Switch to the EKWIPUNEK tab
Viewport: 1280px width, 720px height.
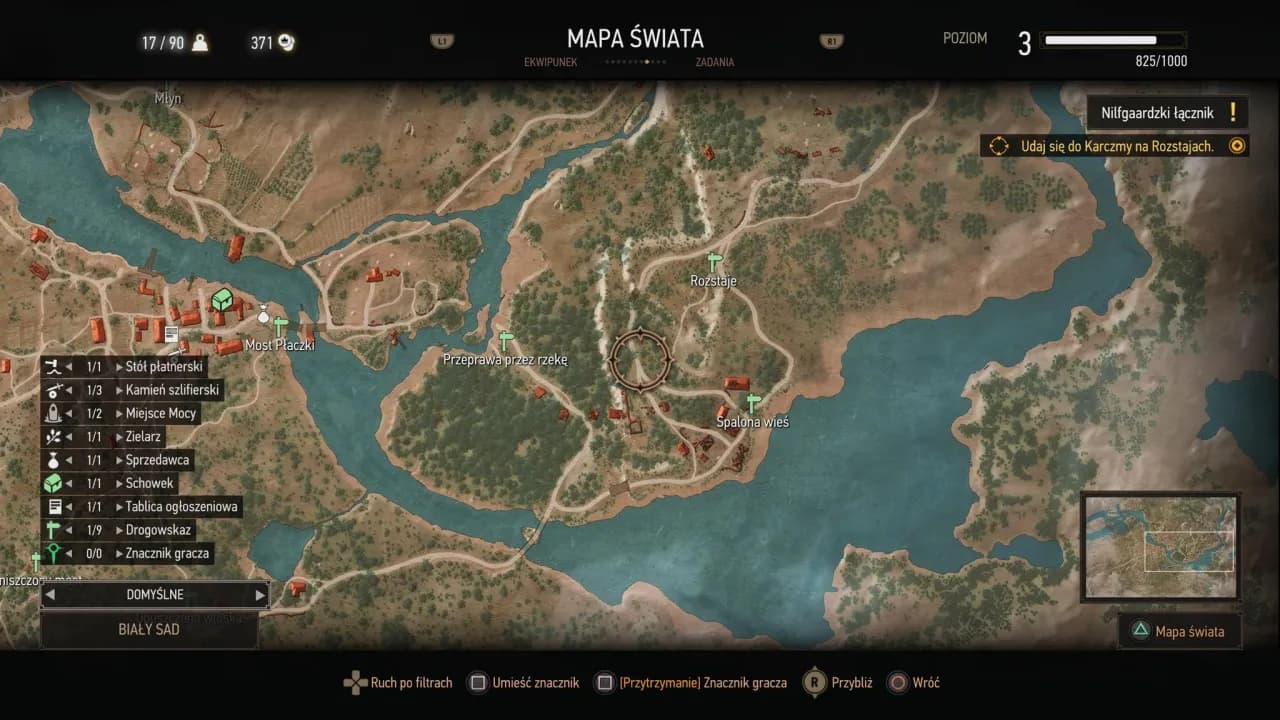click(553, 62)
